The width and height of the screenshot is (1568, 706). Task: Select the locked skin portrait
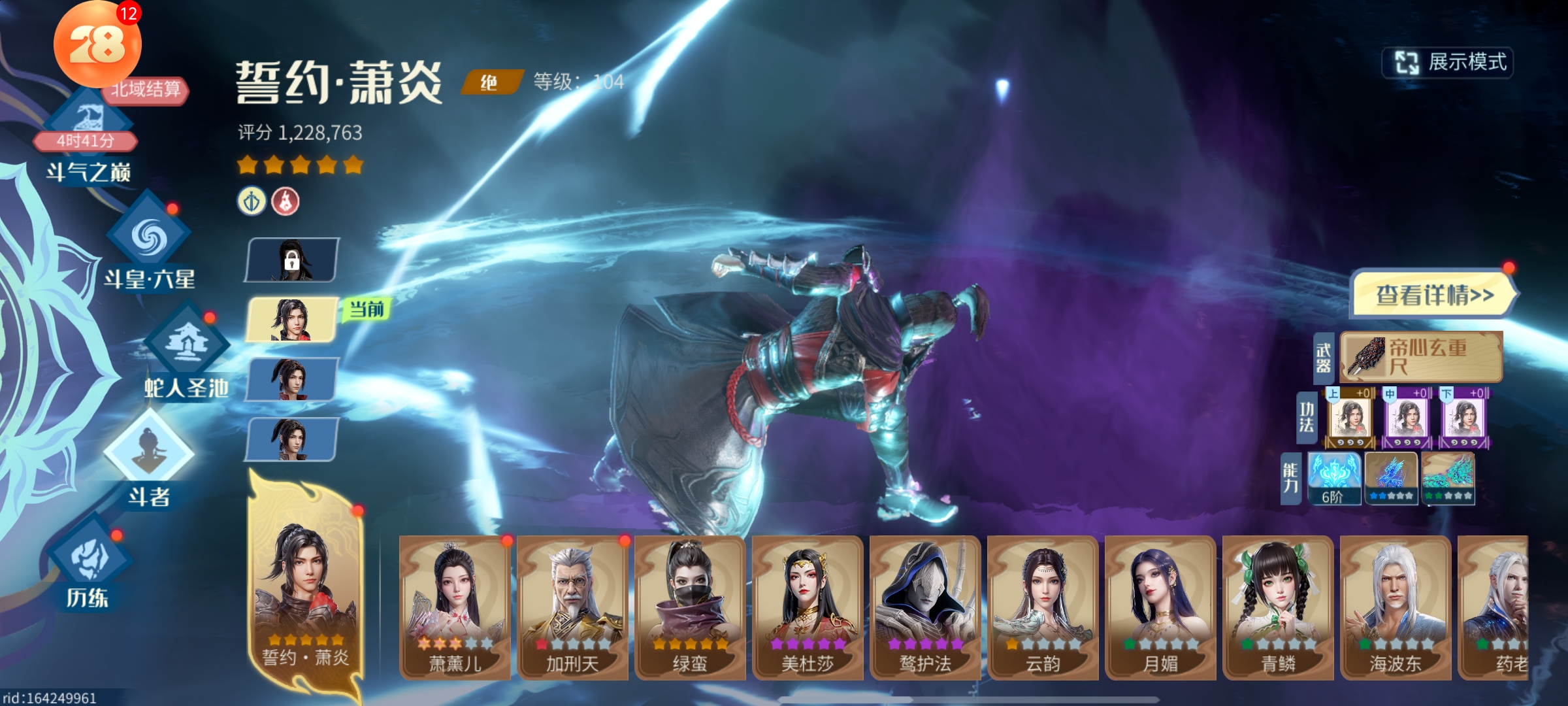tap(292, 260)
